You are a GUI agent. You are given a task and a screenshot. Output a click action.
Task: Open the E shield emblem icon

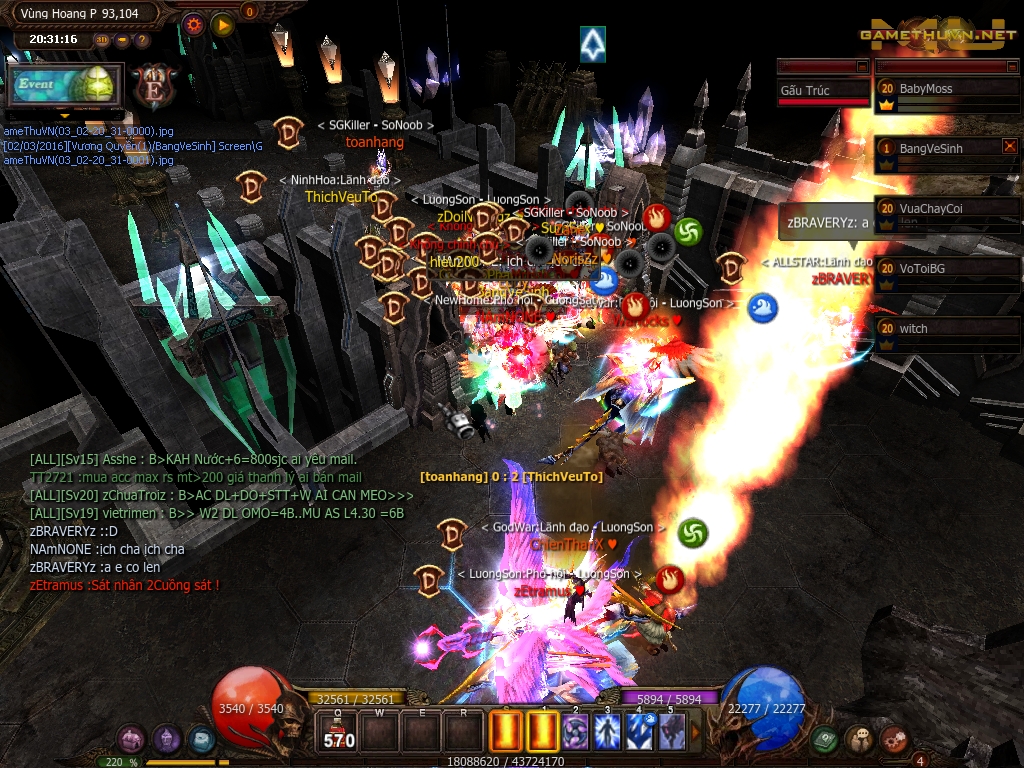(156, 86)
